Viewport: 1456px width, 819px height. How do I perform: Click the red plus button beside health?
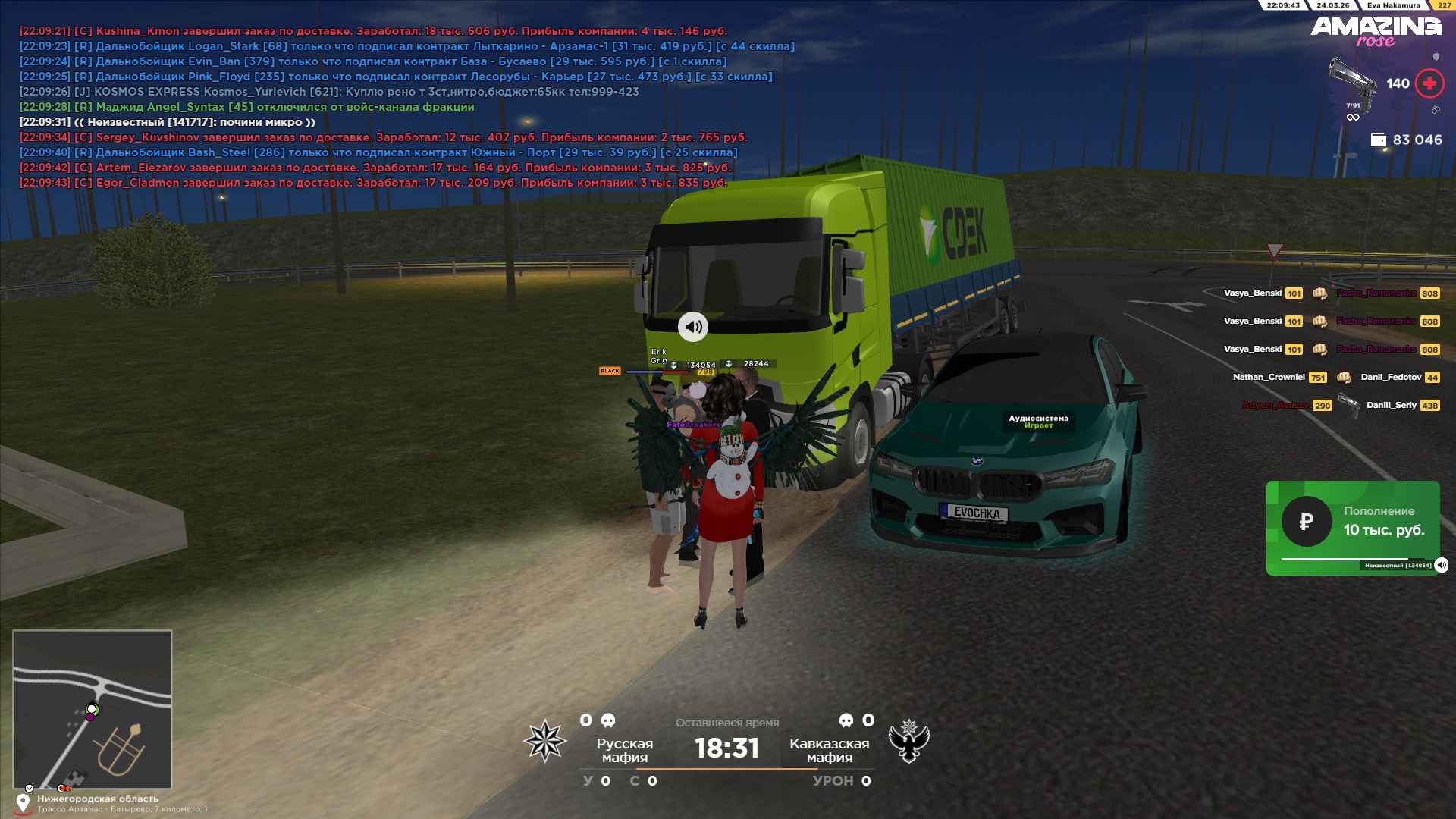click(x=1429, y=83)
